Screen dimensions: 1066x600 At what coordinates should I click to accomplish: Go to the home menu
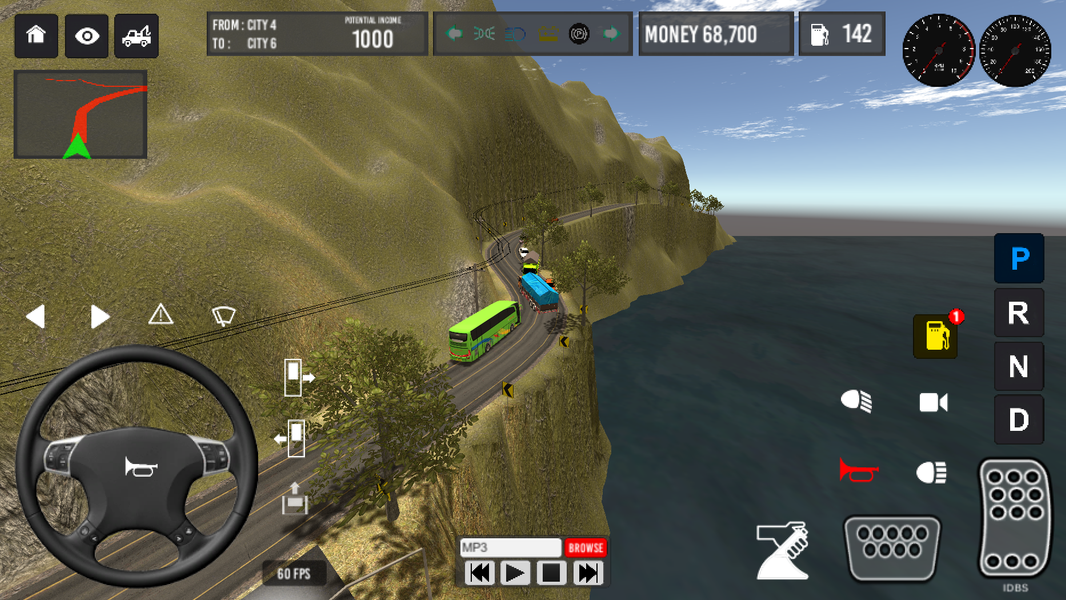[x=36, y=36]
